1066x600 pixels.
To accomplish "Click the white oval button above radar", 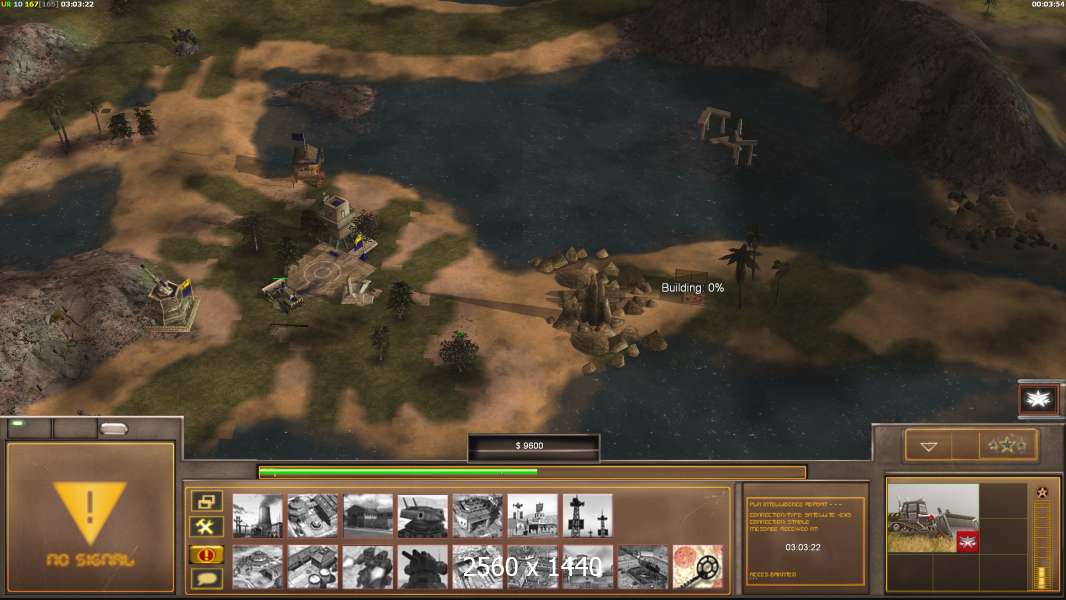I will click(x=114, y=428).
